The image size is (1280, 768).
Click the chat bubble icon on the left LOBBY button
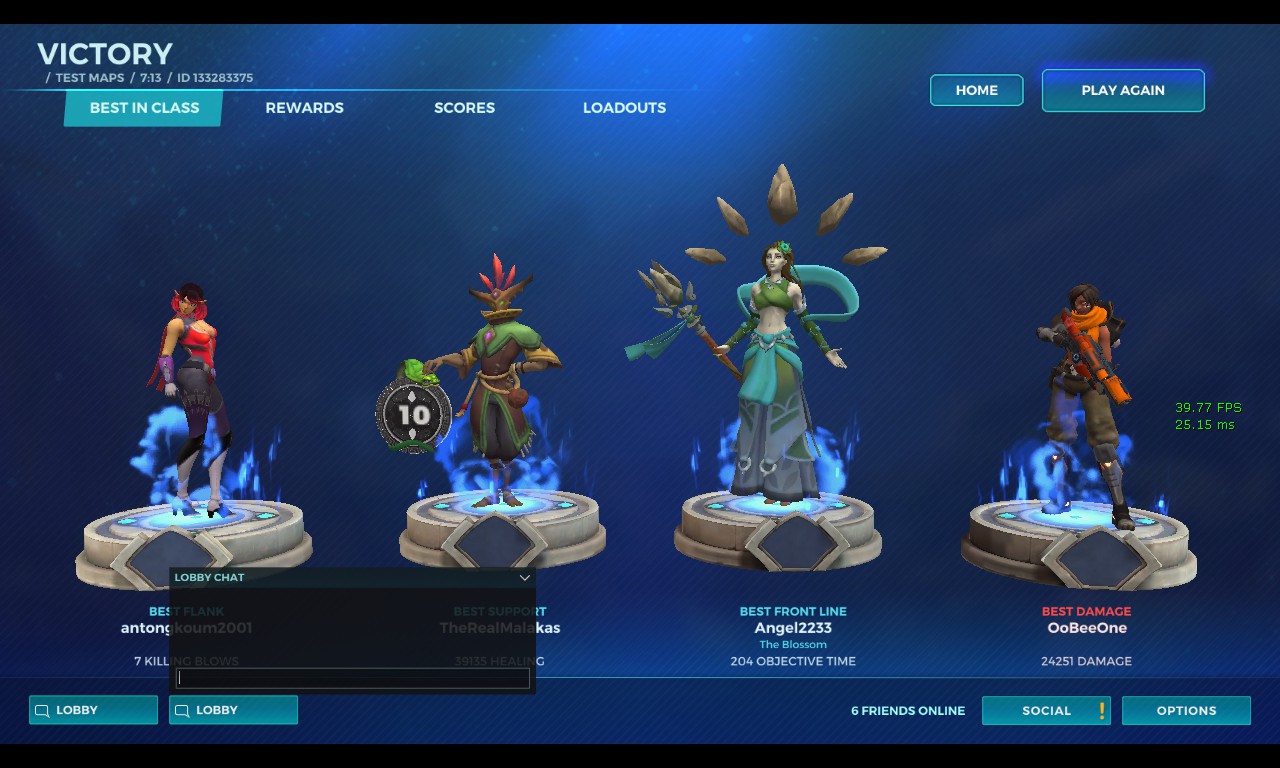point(41,710)
